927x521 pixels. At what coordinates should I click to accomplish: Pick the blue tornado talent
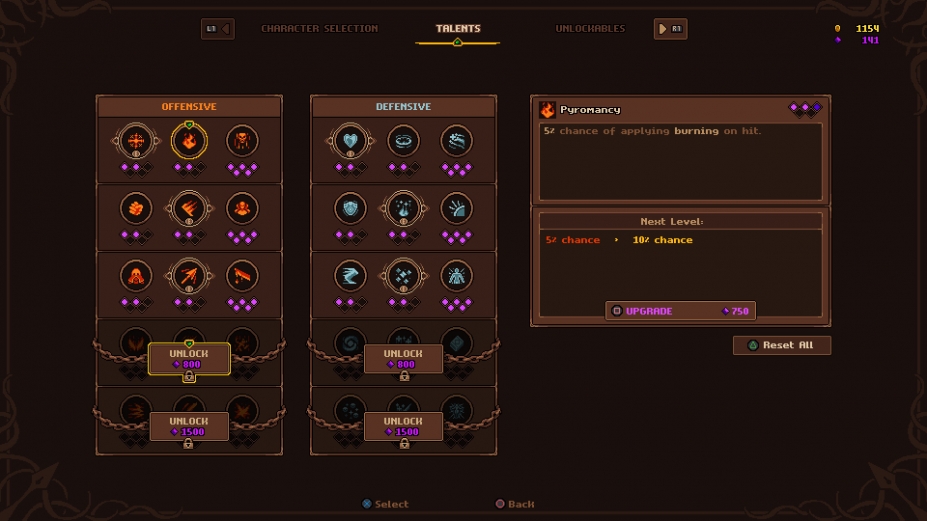click(x=350, y=277)
